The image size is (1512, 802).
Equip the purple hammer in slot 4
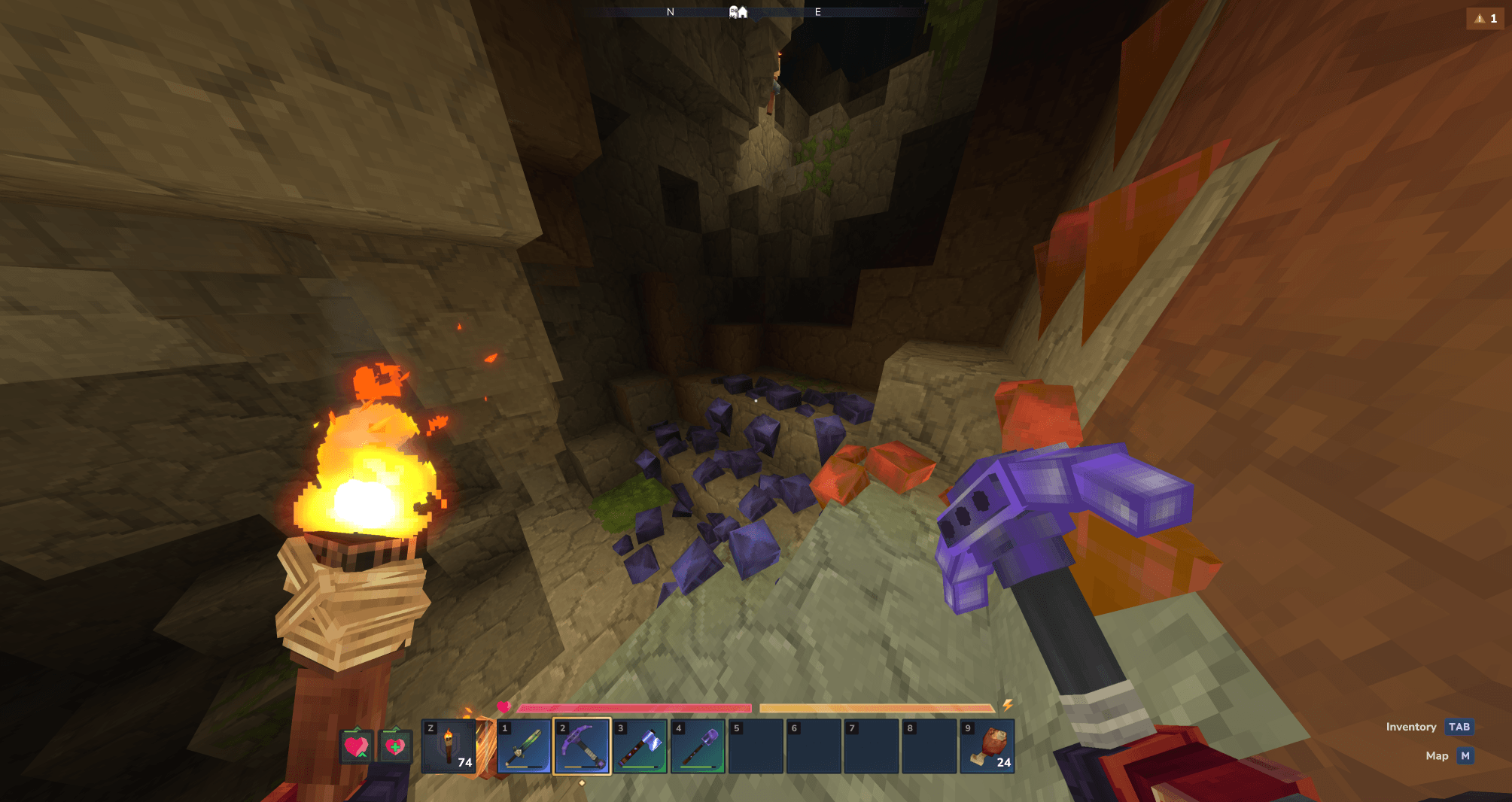pos(698,746)
